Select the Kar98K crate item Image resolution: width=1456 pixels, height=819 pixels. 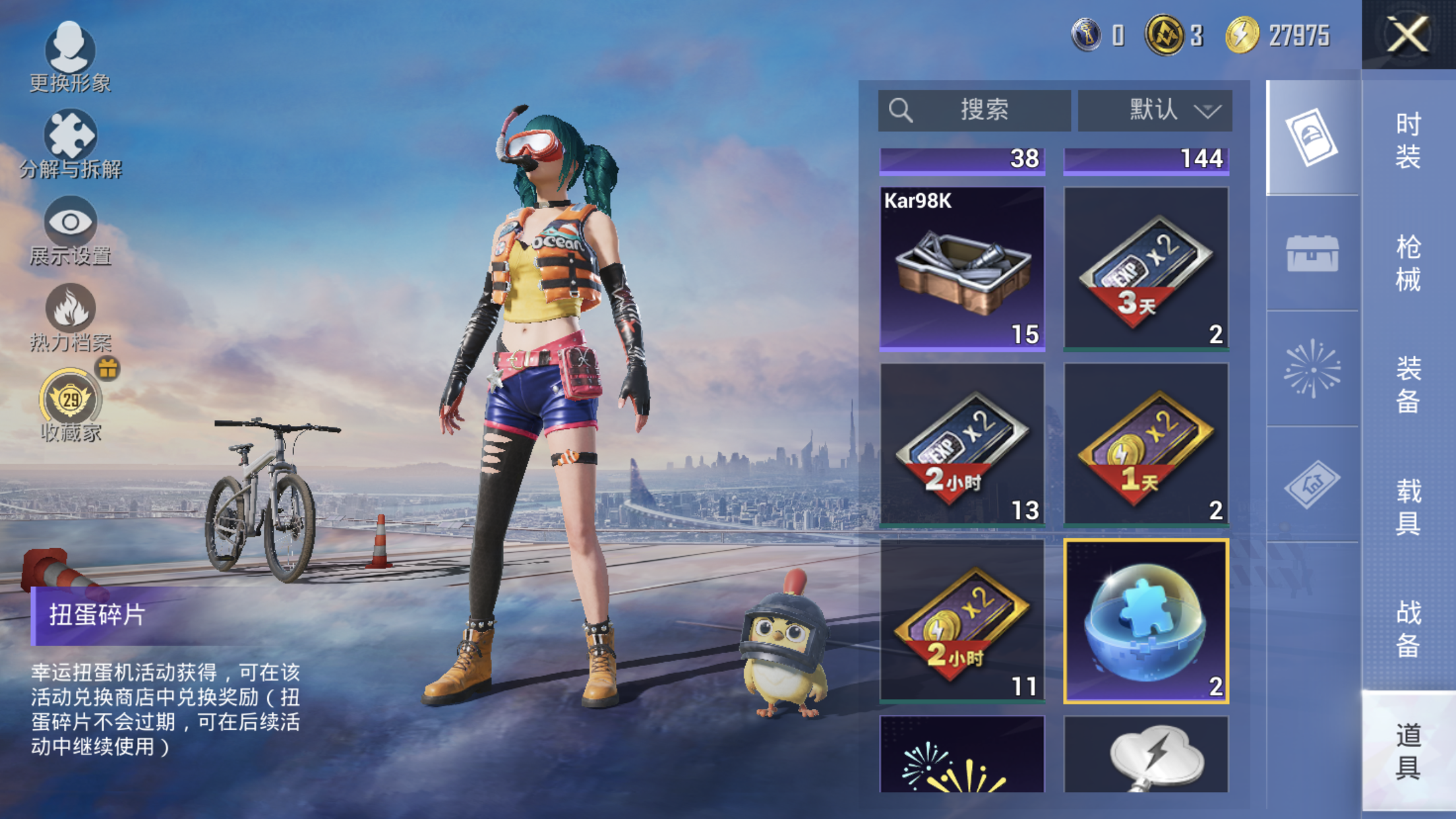point(962,268)
